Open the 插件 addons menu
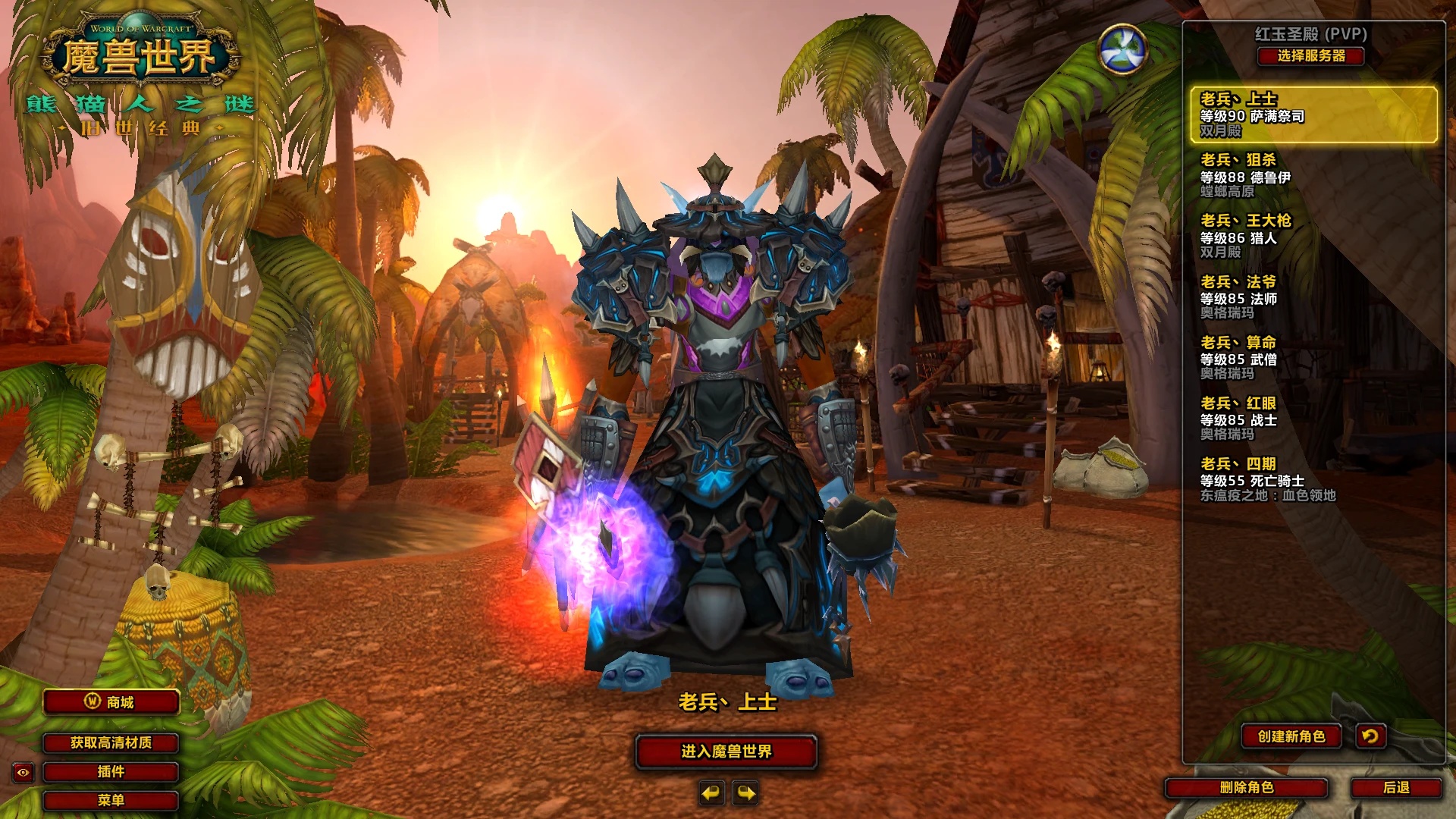Image resolution: width=1456 pixels, height=819 pixels. point(111,772)
